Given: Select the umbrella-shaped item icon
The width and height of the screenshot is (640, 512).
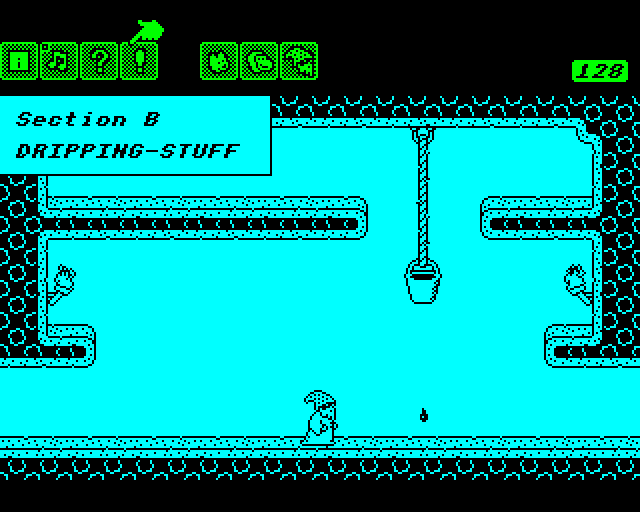Looking at the screenshot, I should point(299,61).
